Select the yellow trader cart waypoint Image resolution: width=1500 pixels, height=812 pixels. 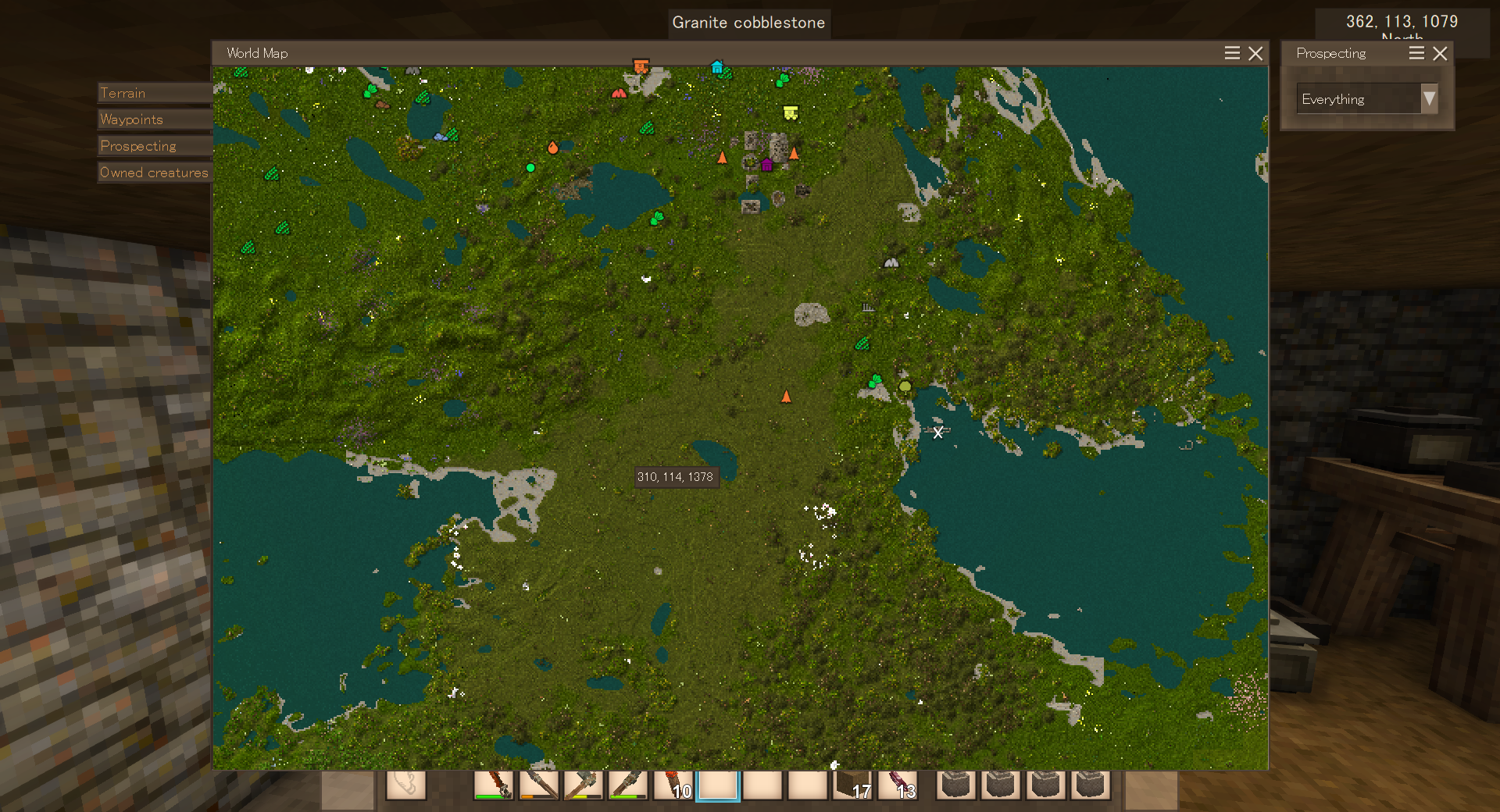point(791,113)
